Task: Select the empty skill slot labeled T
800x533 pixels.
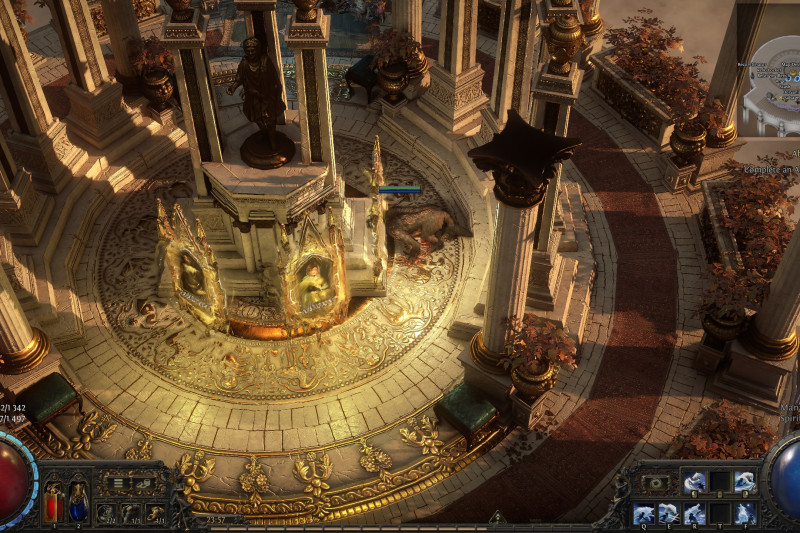Action: pos(718,514)
